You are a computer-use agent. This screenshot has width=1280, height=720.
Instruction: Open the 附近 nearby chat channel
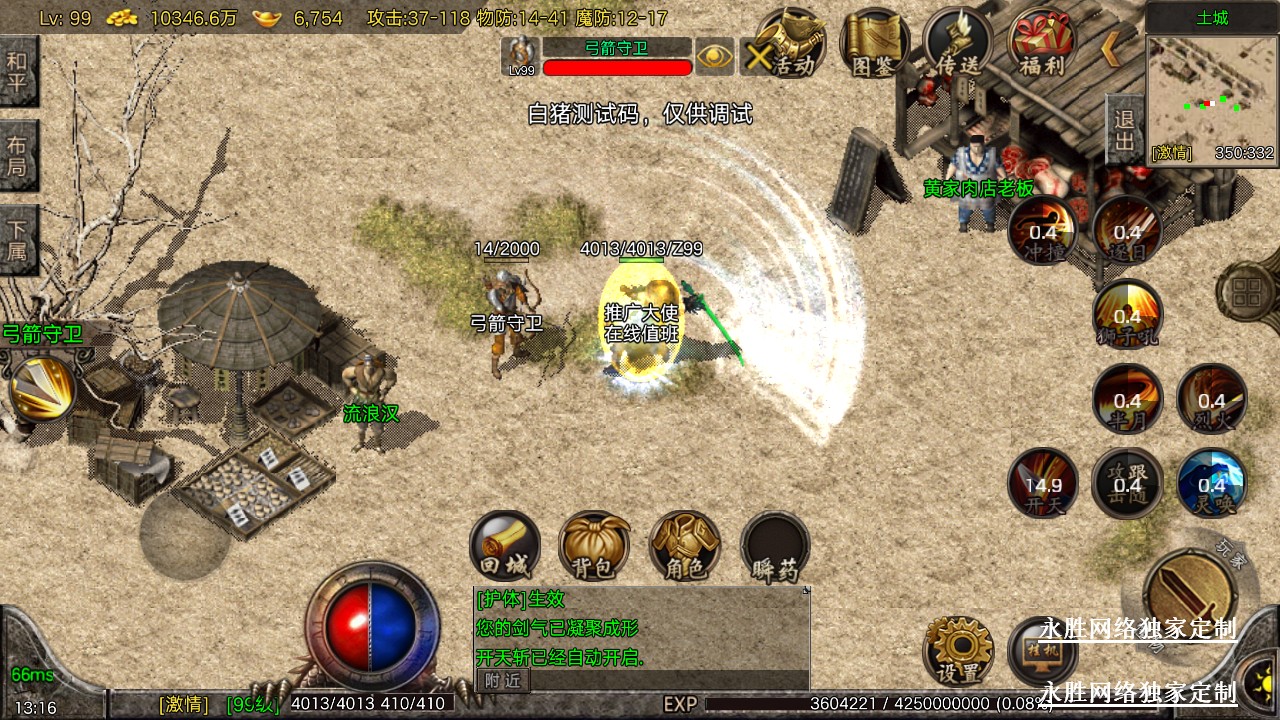coord(502,680)
